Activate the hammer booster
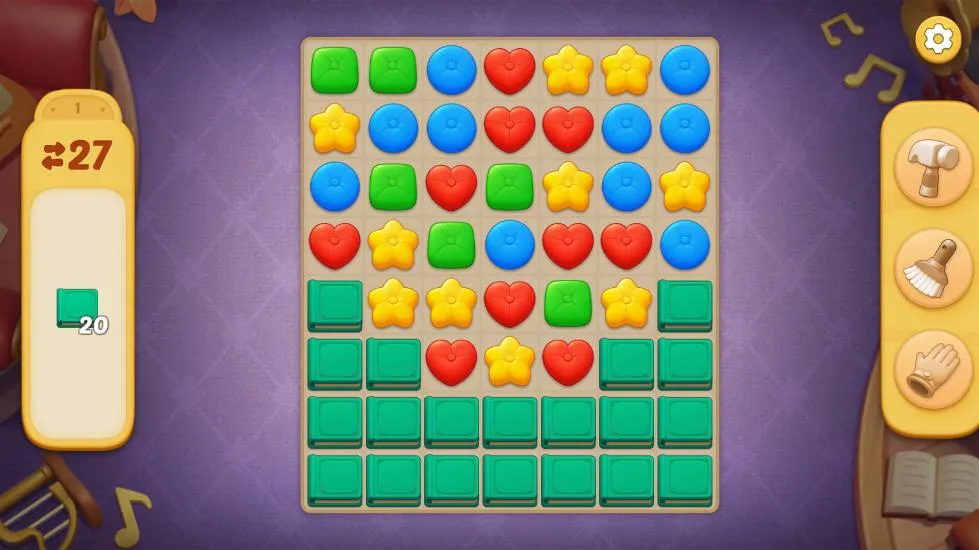The height and width of the screenshot is (550, 979). pos(932,167)
